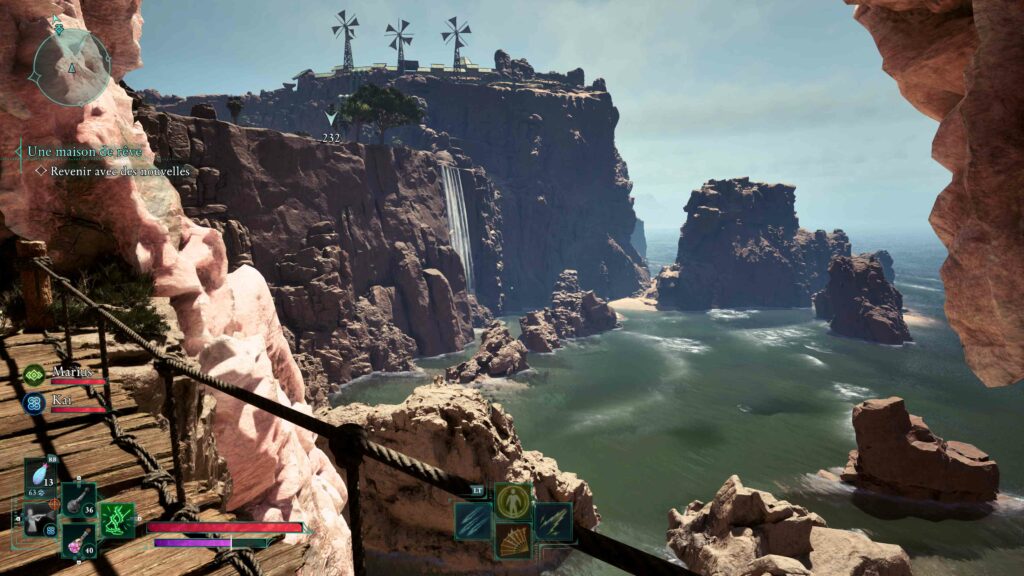The width and height of the screenshot is (1024, 576).
Task: Select the dark flask with count 36
Action: [x=79, y=500]
